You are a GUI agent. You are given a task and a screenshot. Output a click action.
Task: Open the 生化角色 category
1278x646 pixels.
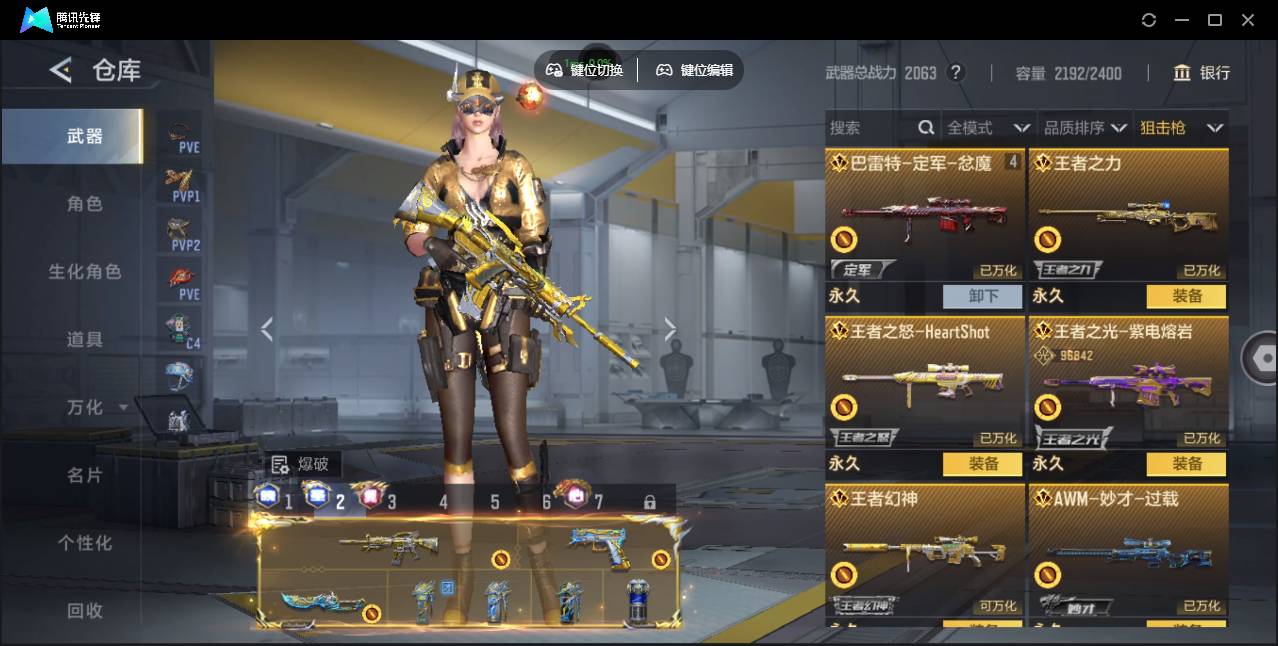85,272
